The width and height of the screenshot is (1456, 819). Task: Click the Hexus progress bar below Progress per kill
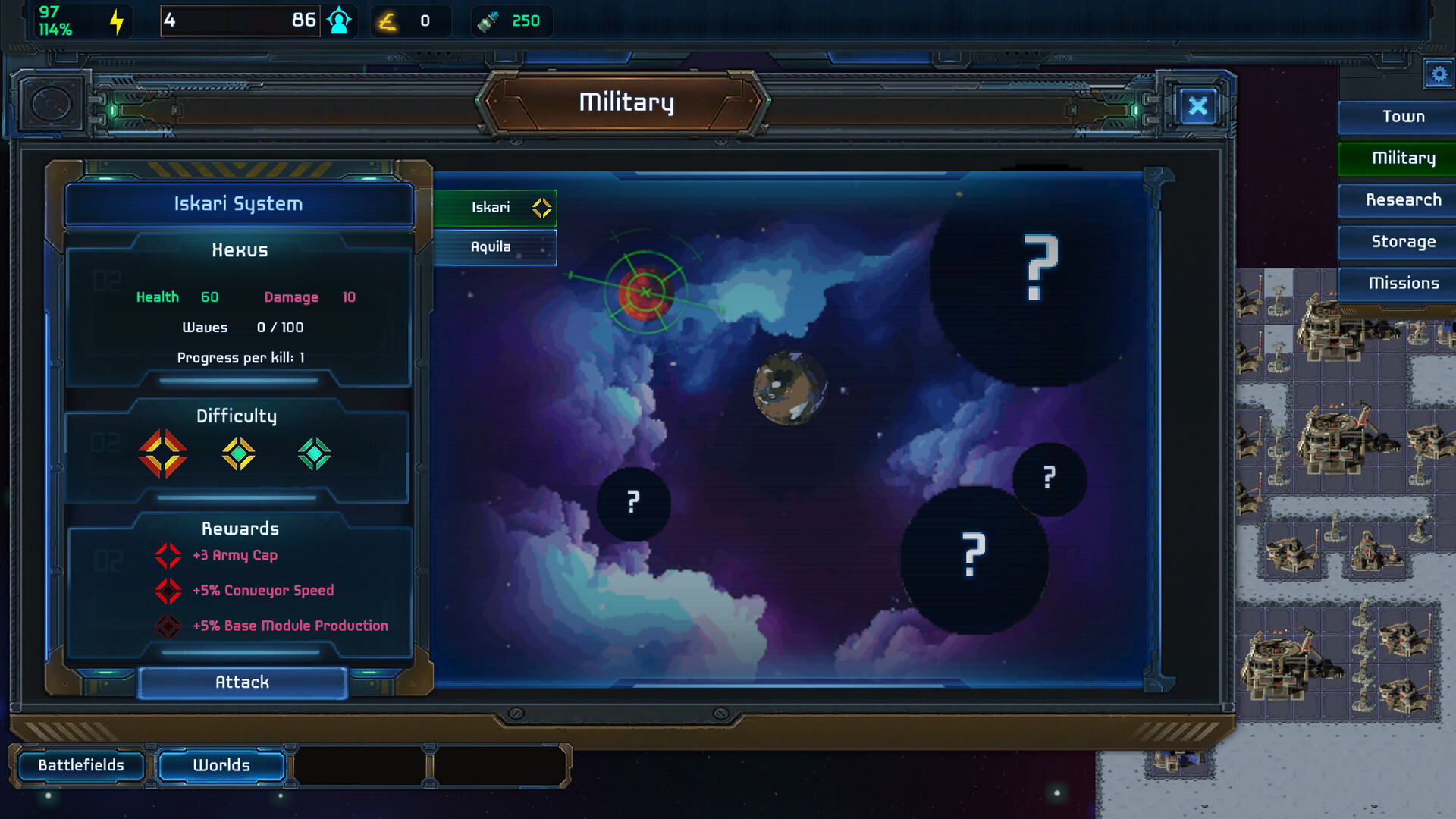240,381
